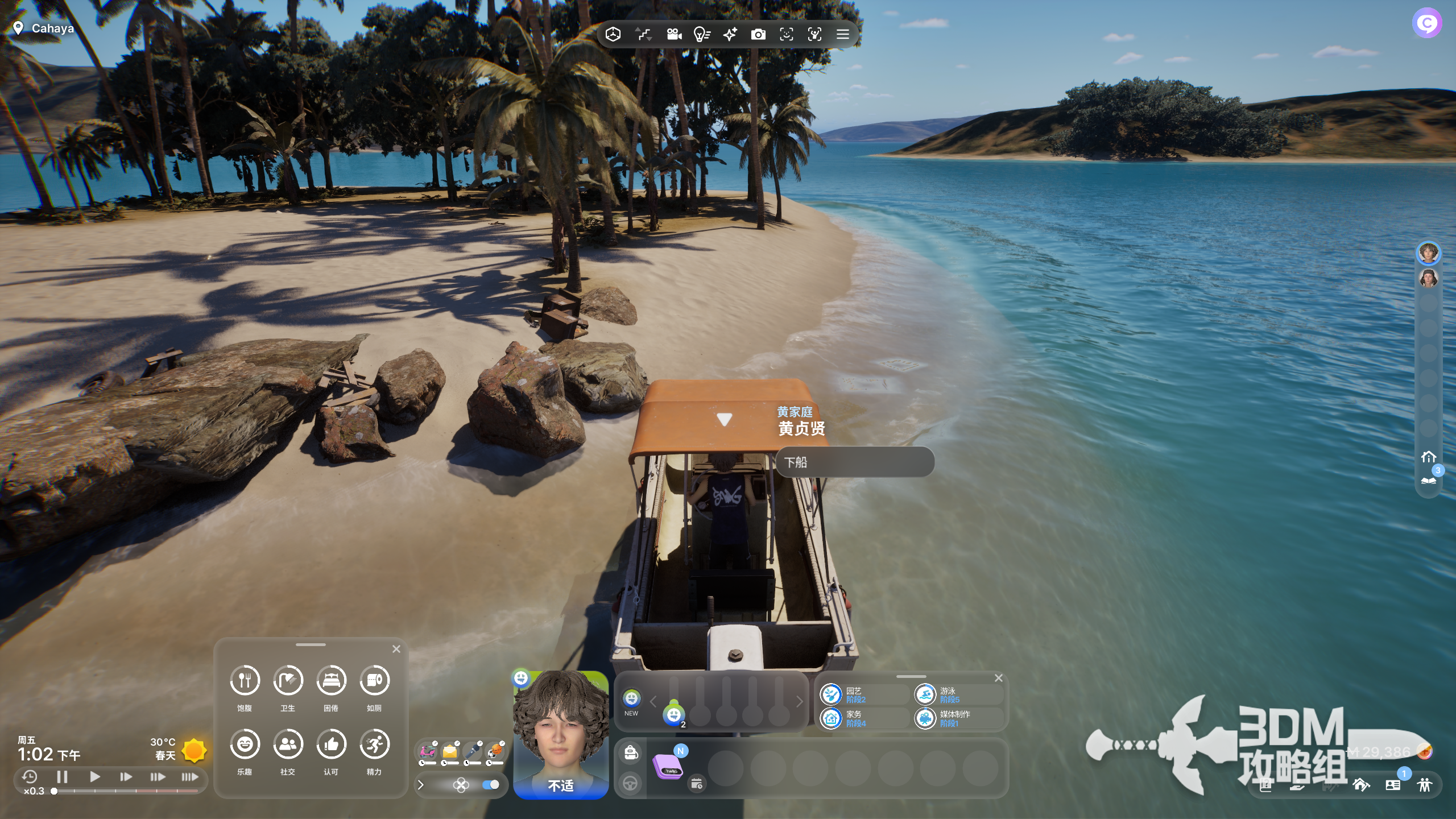
Task: Click the 不适 character portrait
Action: click(x=560, y=734)
